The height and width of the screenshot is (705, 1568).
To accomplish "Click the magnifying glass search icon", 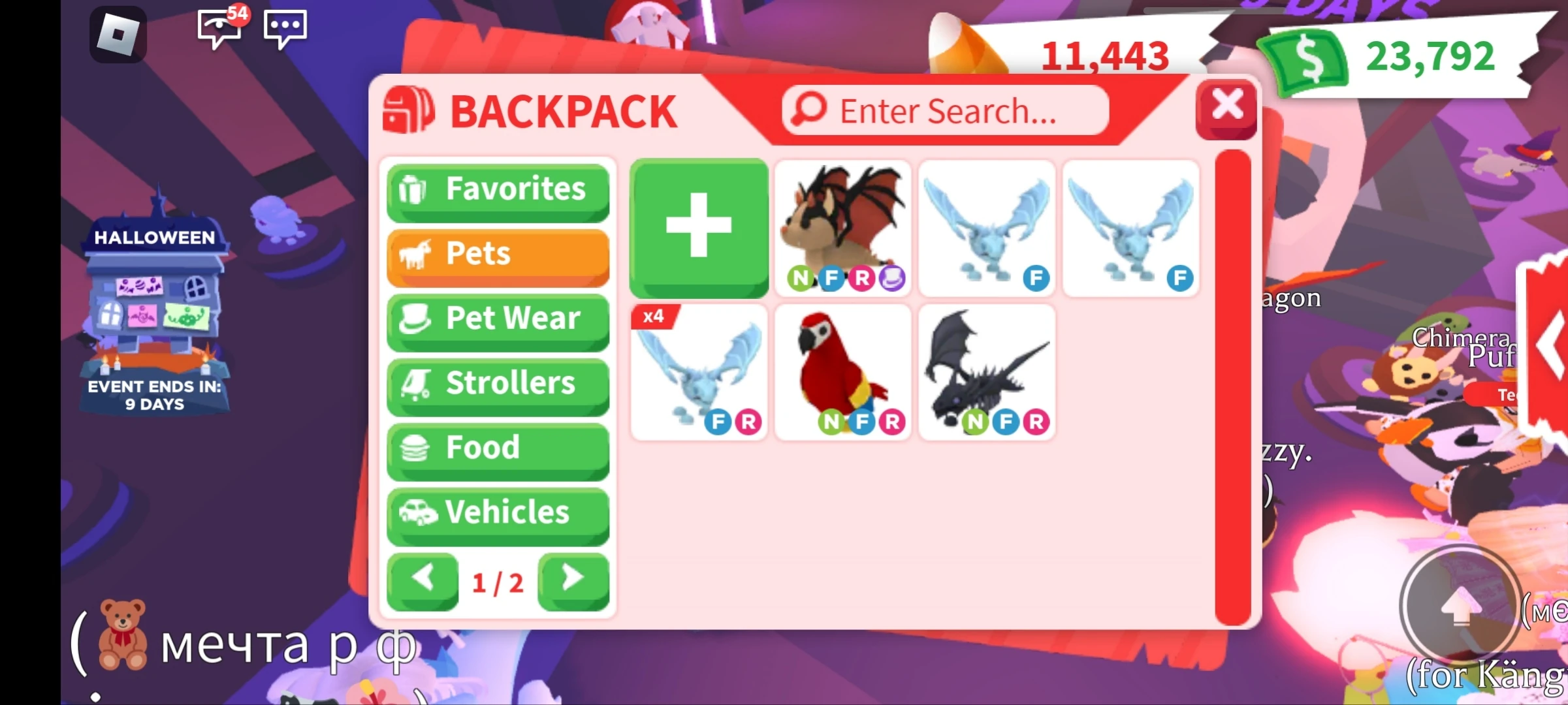I will 808,110.
